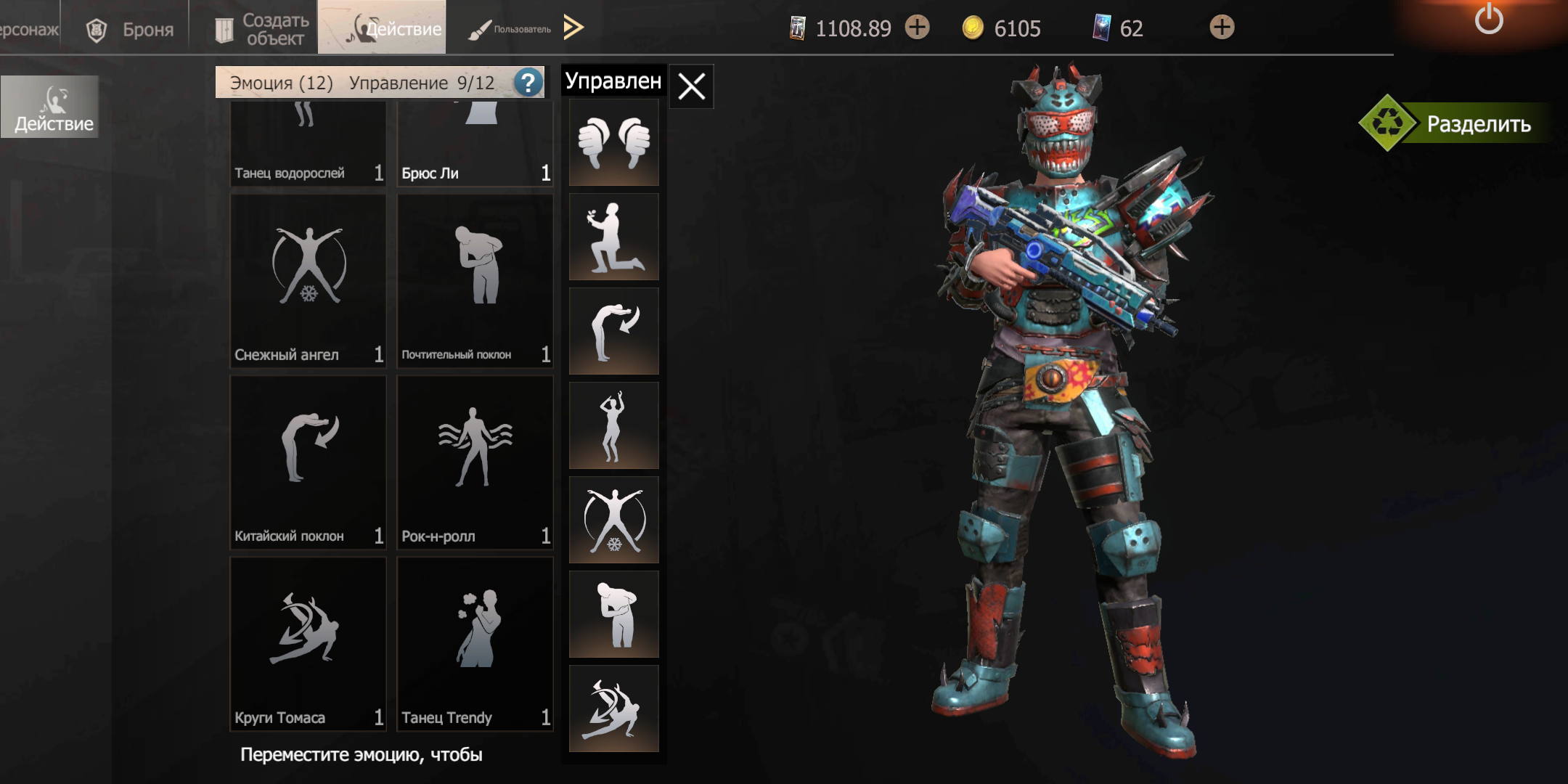Screen dimensions: 1568x784
Task: Choose the Снежный ангел emote
Action: [309, 279]
